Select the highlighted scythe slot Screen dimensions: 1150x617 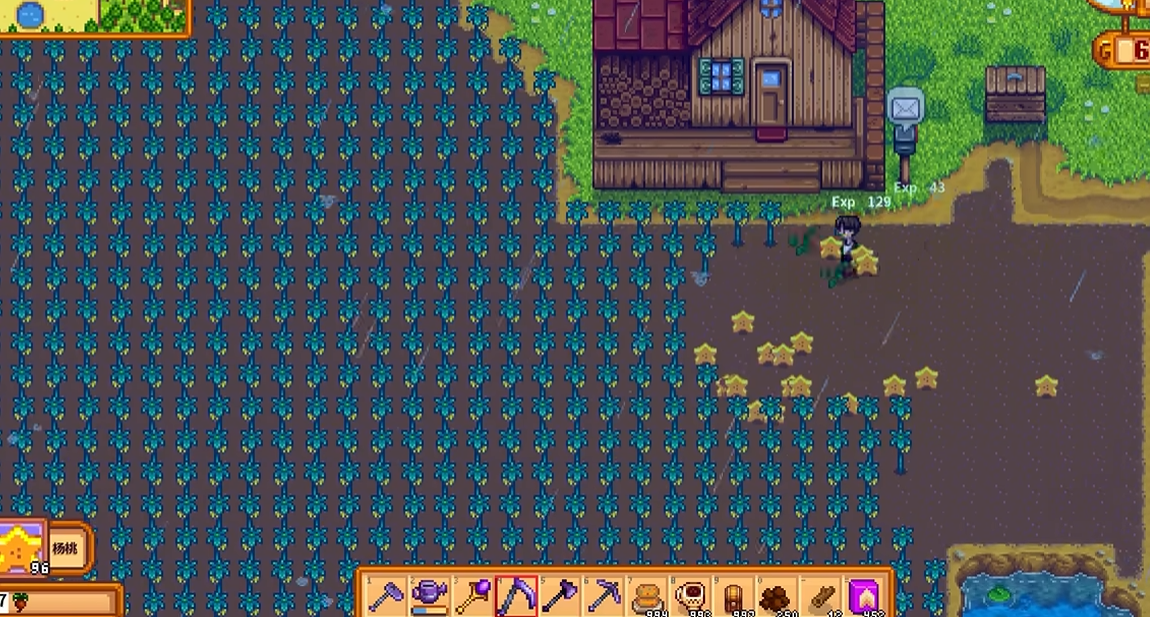[516, 596]
